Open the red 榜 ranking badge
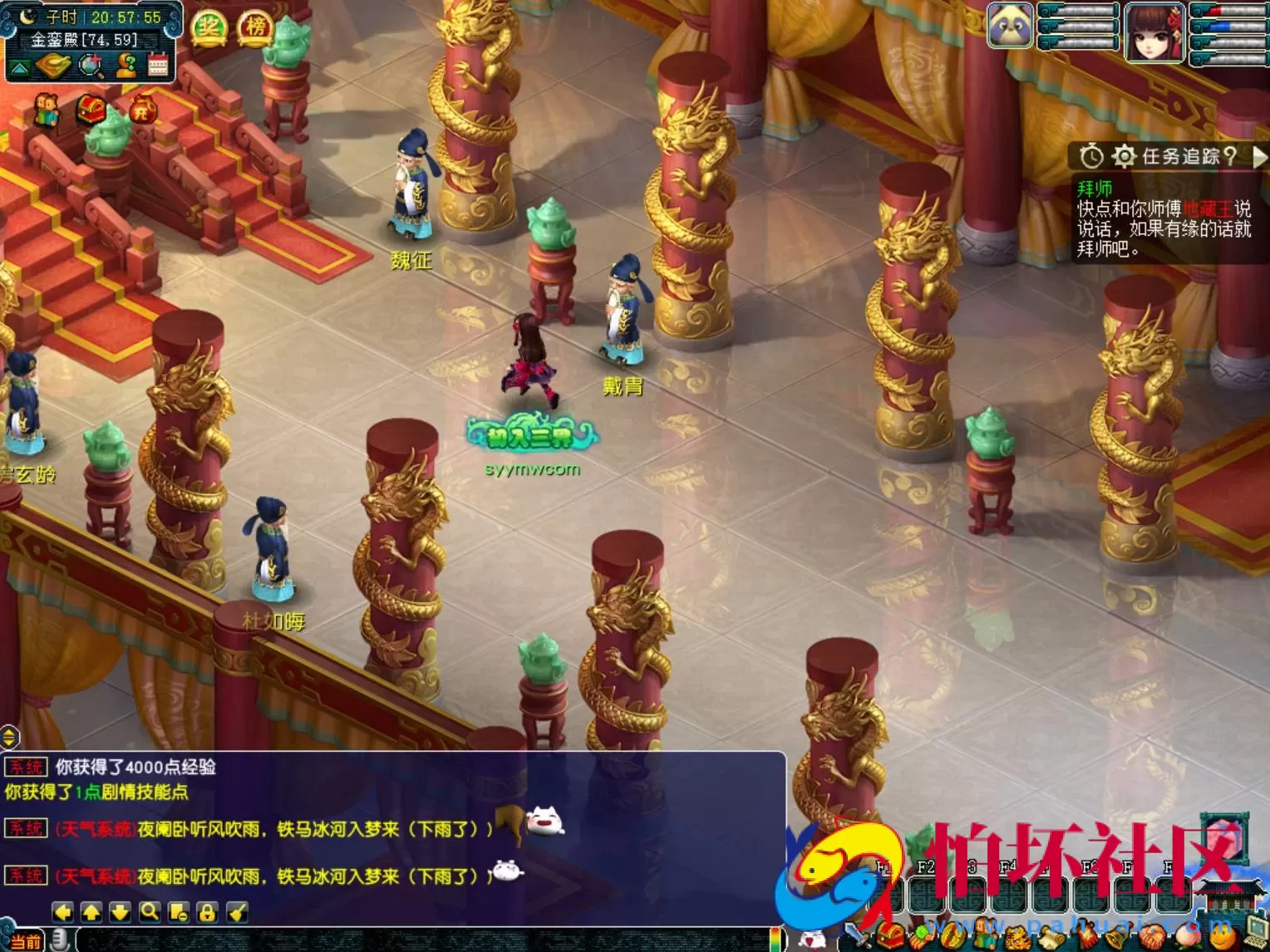This screenshot has height=952, width=1270. click(x=256, y=27)
